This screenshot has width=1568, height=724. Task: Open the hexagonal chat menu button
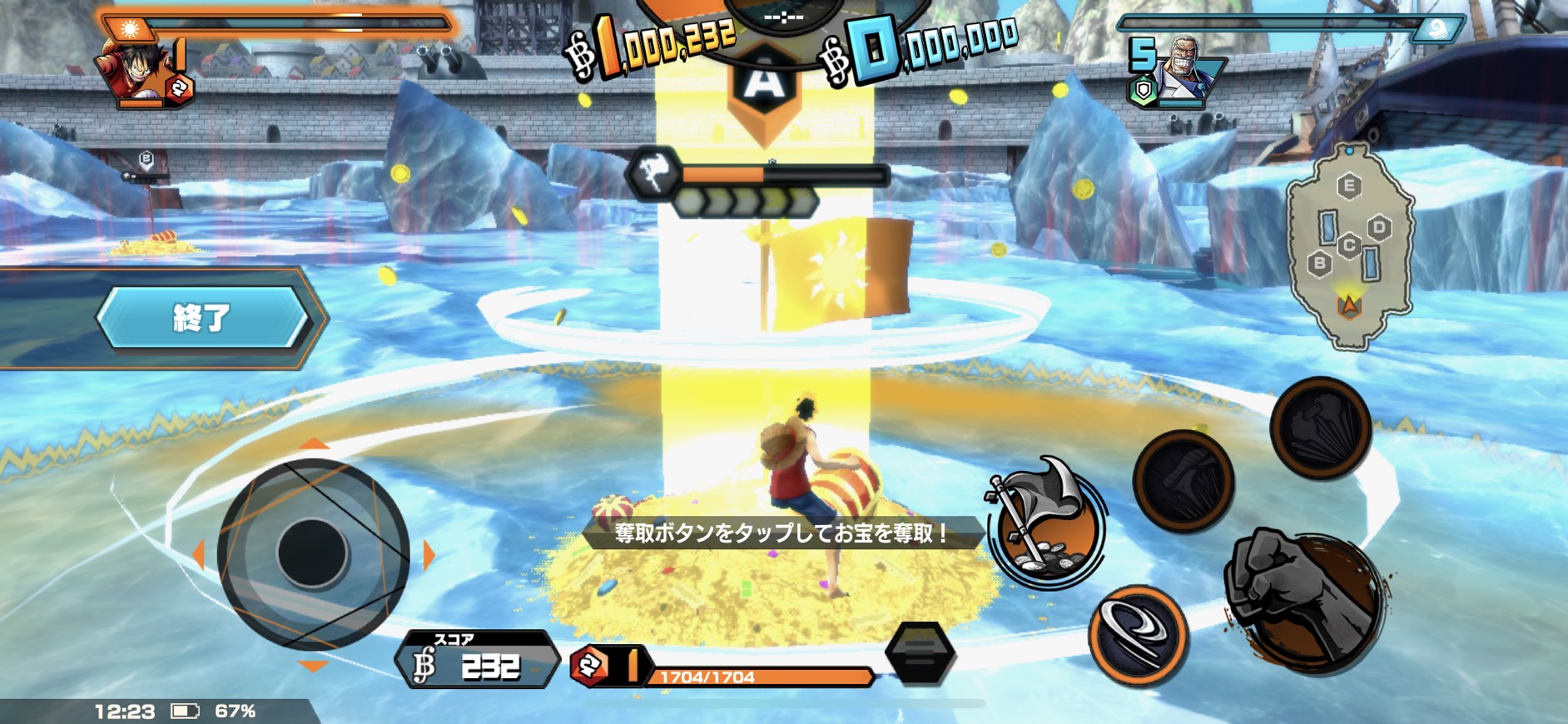click(920, 653)
